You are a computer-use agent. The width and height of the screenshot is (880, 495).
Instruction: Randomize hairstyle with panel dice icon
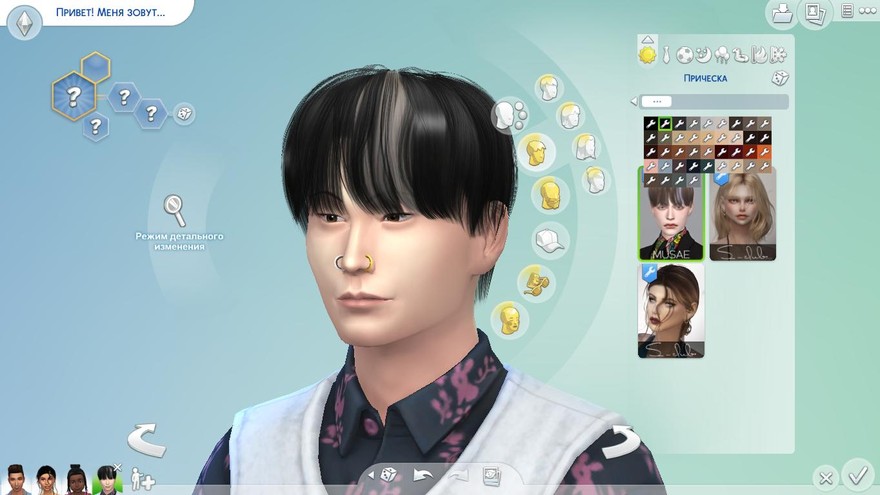coord(779,78)
